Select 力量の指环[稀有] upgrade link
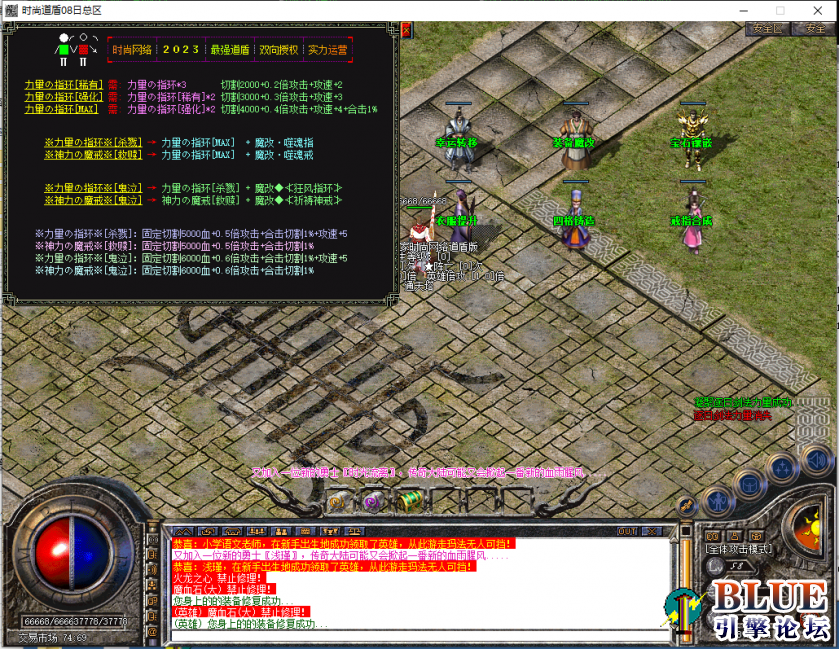Viewport: 839px width, 649px height. tap(64, 84)
